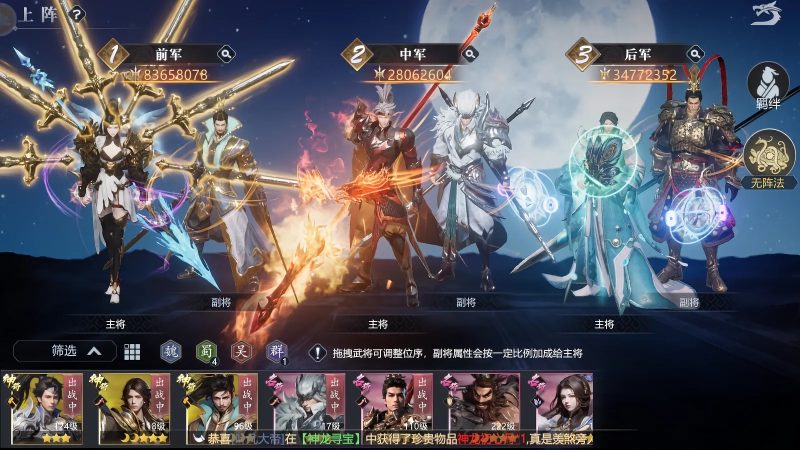This screenshot has height=450, width=800.
Task: Click the dragon emblem in top corner
Action: [766, 14]
